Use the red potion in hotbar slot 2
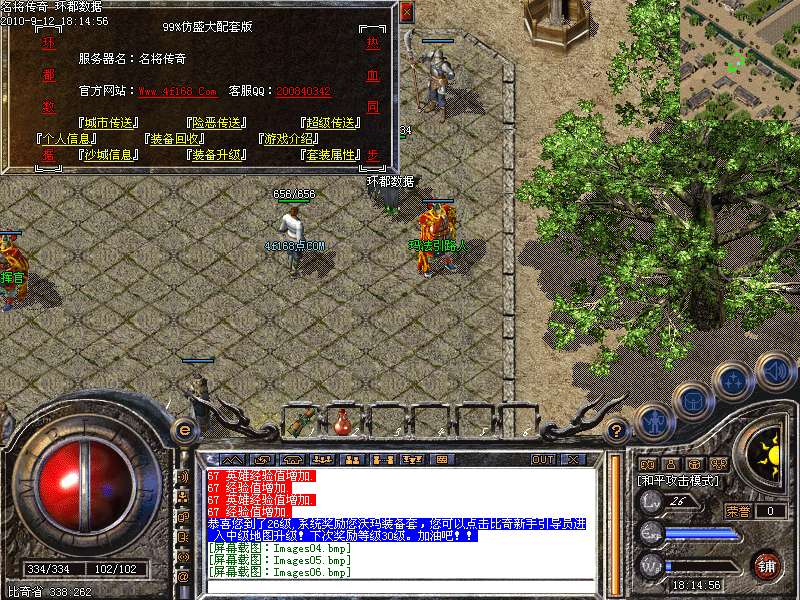 [343, 421]
